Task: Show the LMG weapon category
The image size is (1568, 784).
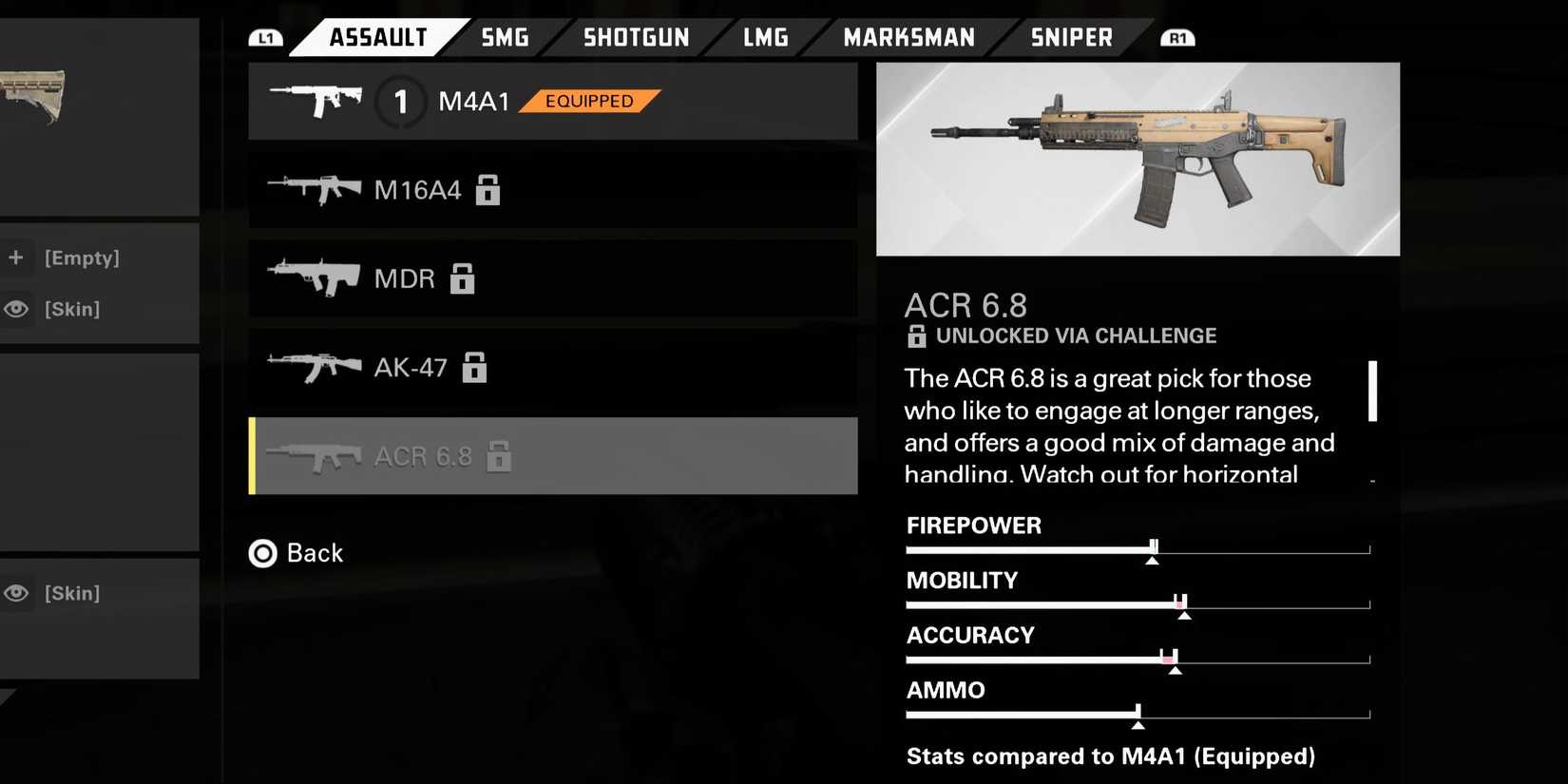Action: pos(765,38)
